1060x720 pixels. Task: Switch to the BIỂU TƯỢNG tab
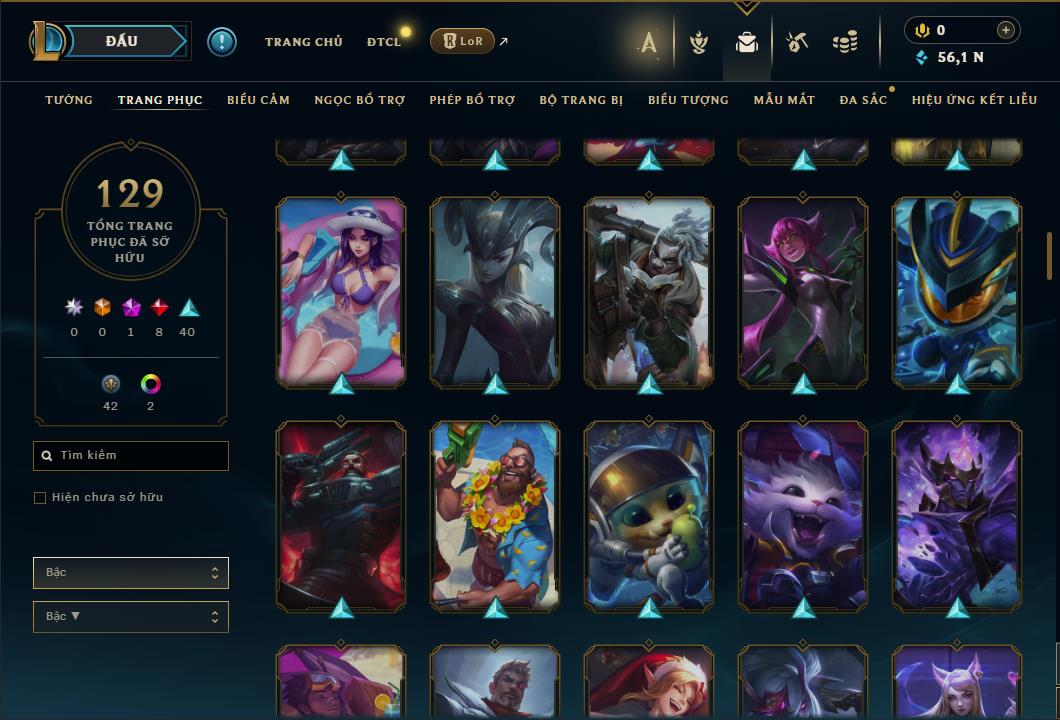688,100
